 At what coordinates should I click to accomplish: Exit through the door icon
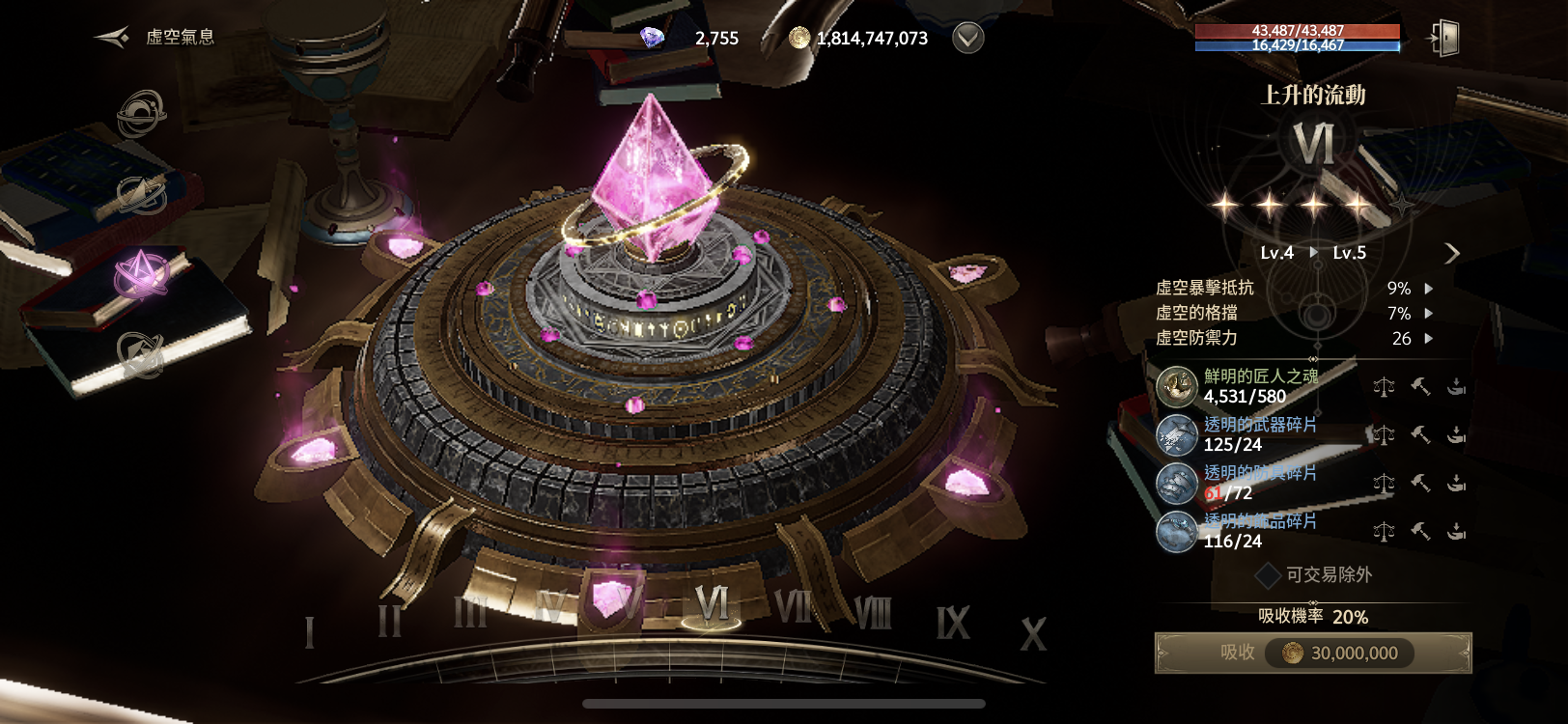[1443, 39]
